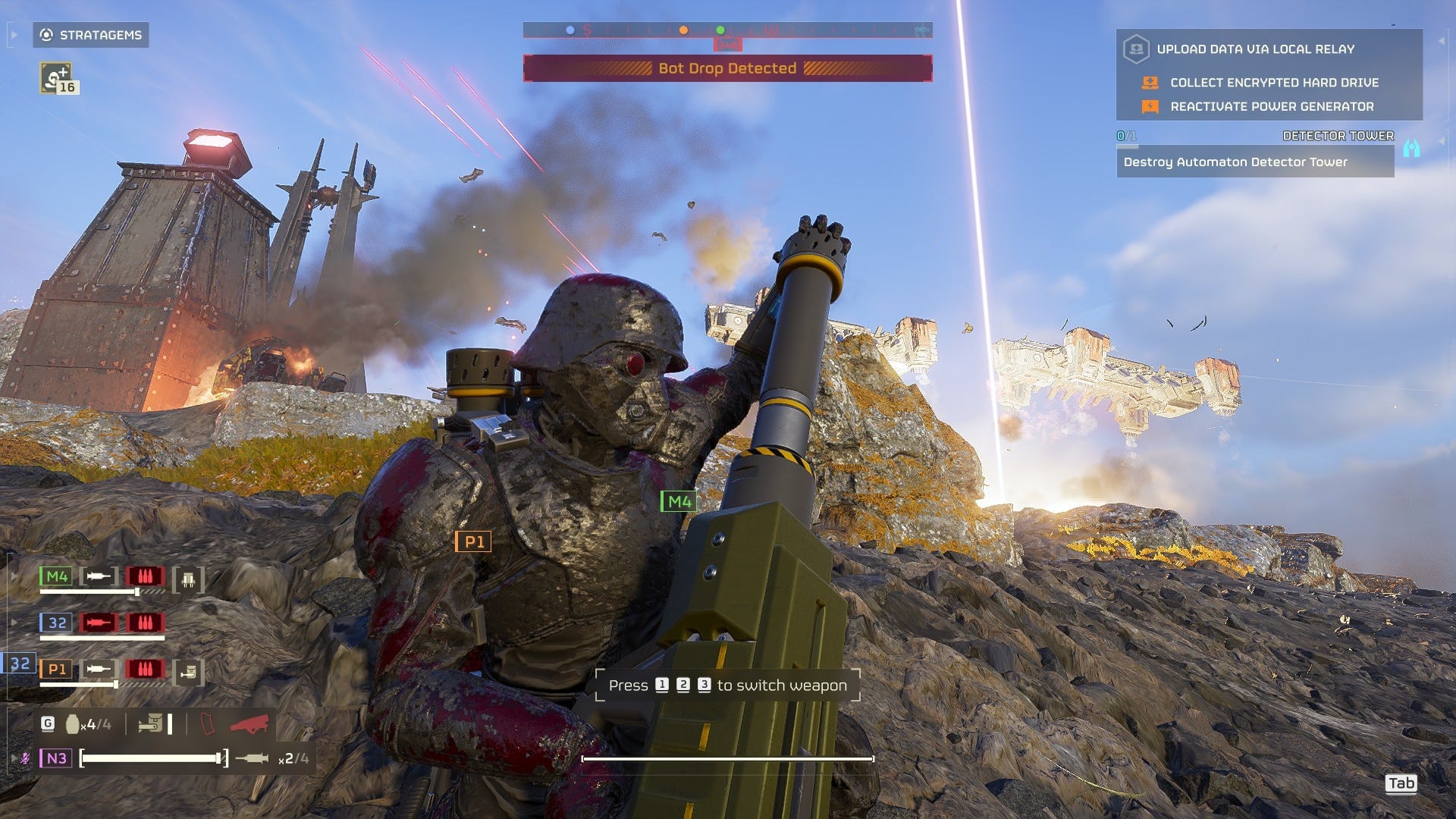1456x819 pixels.
Task: Click the stim syringe icon beside N3's health
Action: click(252, 758)
